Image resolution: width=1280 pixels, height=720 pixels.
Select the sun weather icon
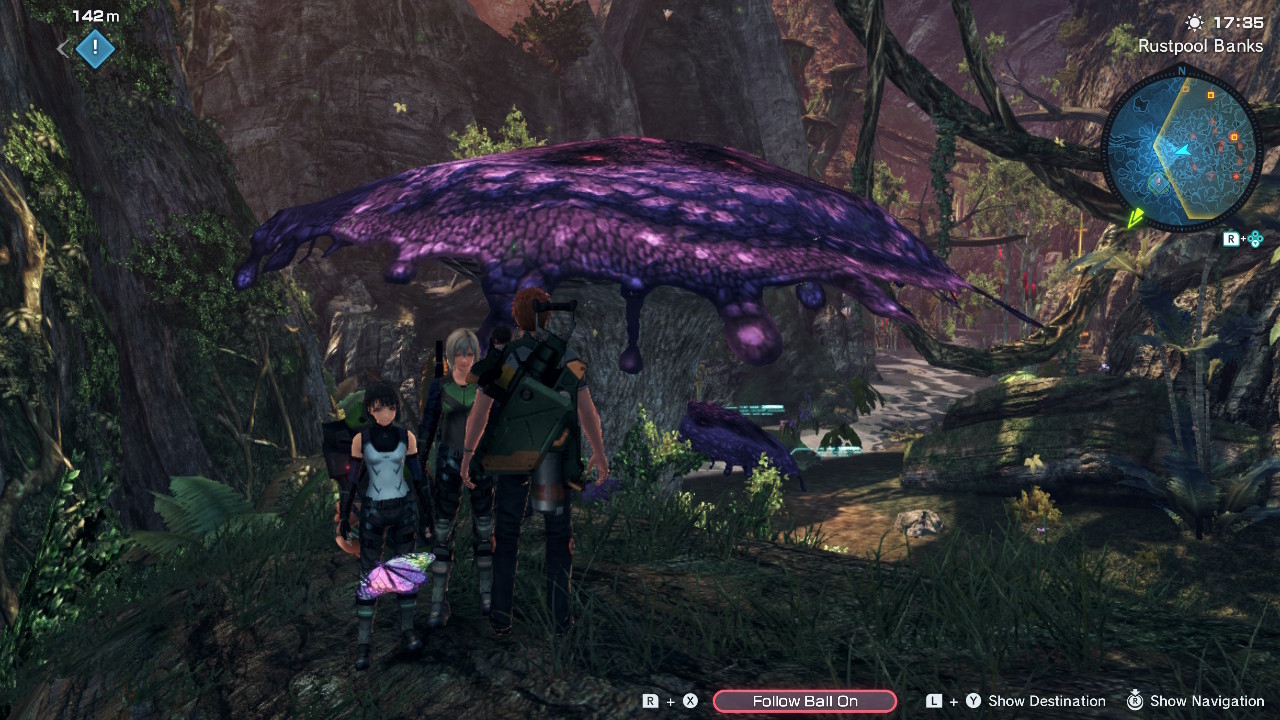(1196, 20)
